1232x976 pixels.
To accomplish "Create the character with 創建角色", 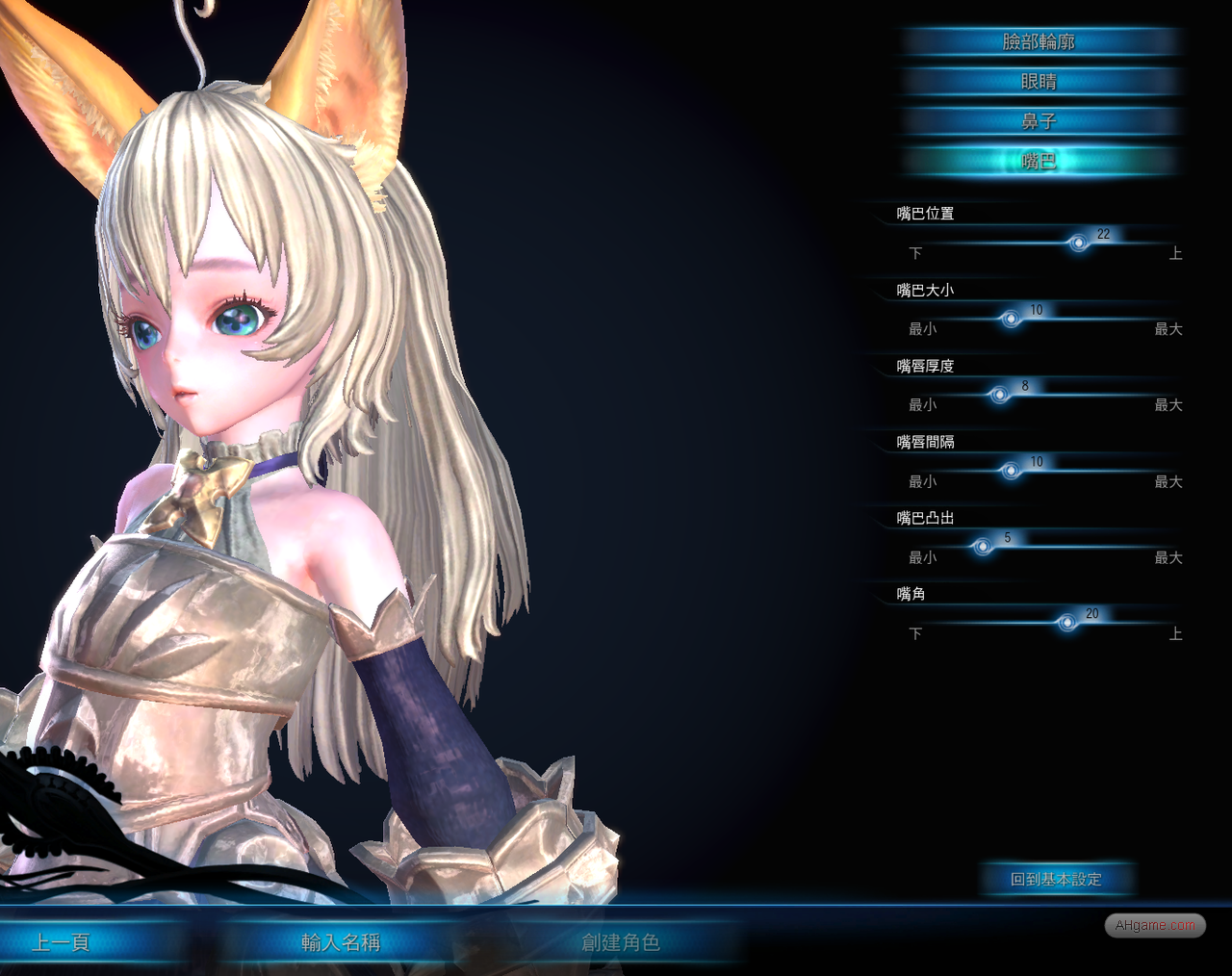I will coord(621,942).
